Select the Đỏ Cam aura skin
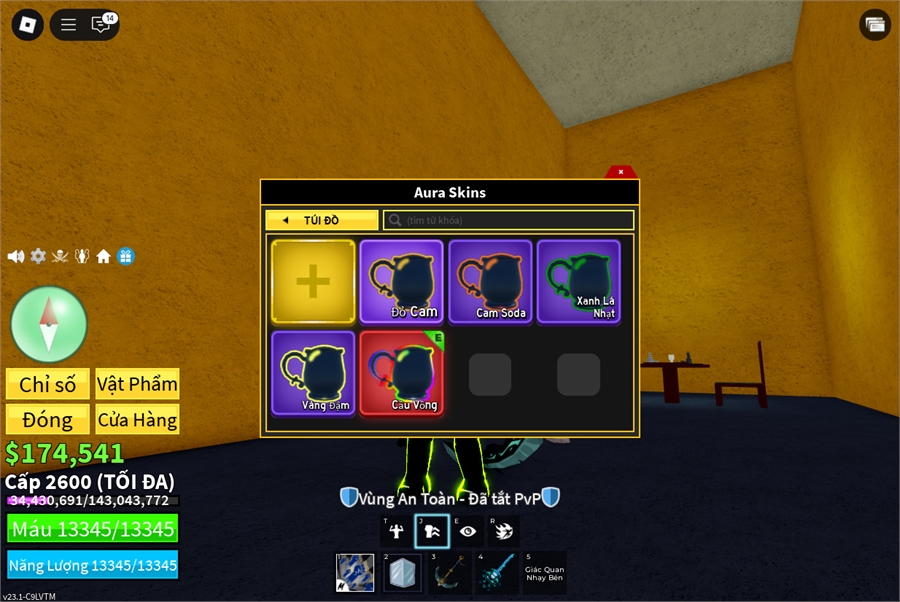The image size is (900, 602). coord(401,282)
